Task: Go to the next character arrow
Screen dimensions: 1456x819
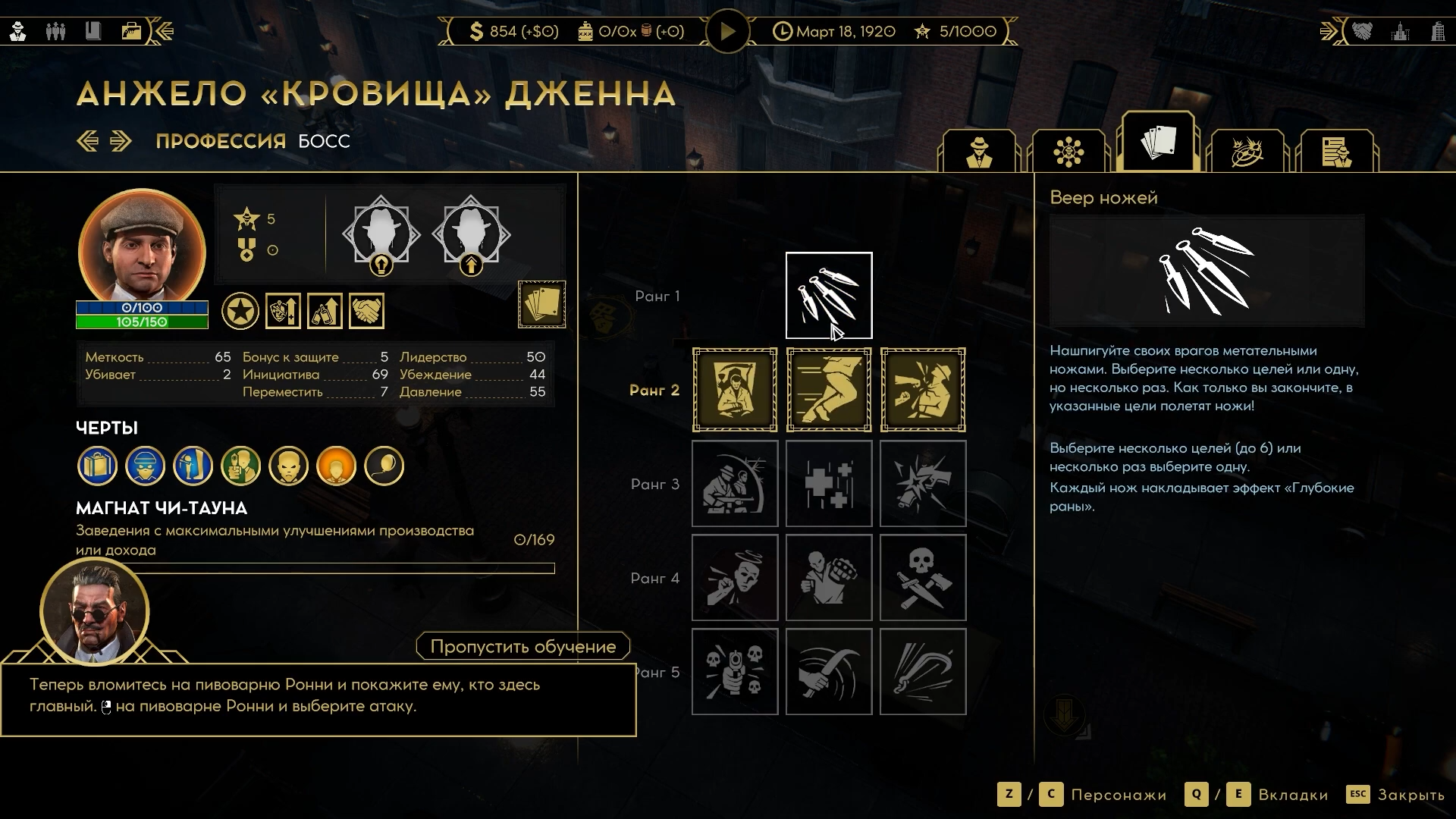Action: pos(121,141)
